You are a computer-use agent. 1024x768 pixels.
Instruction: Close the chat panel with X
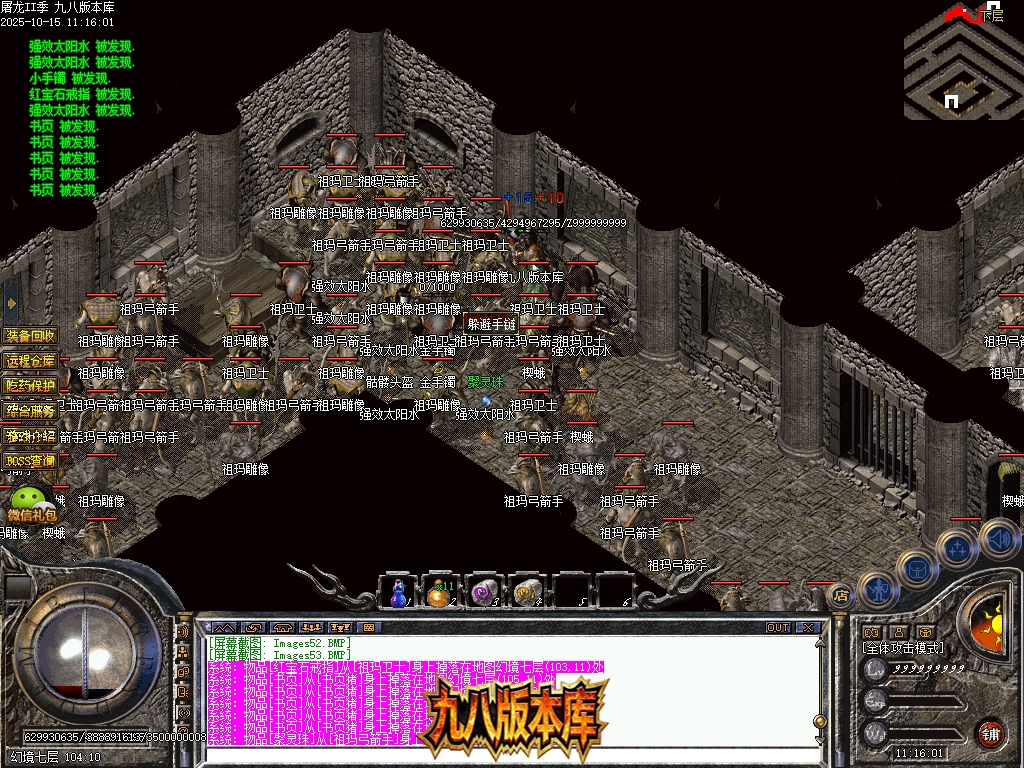(x=808, y=628)
